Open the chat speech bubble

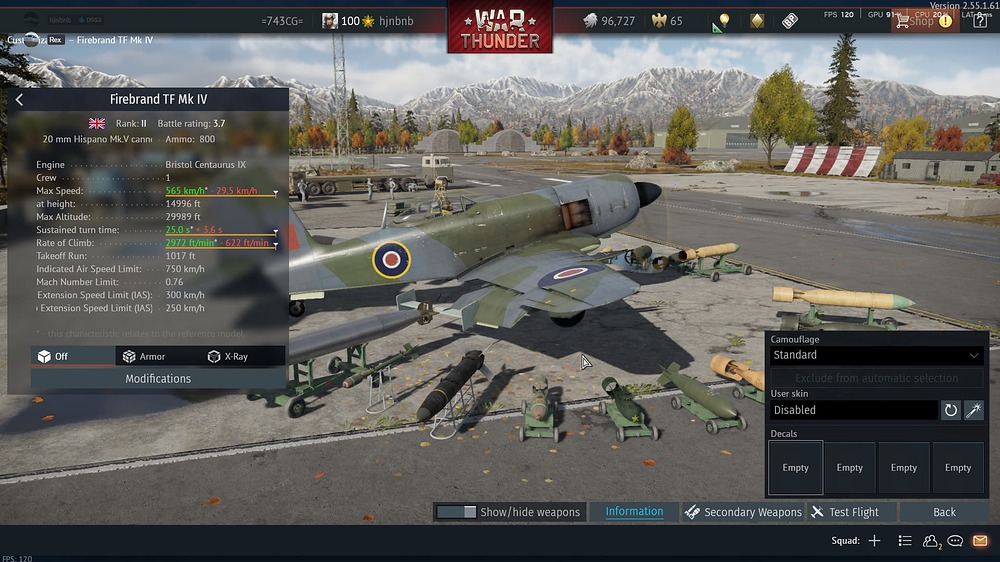pyautogui.click(x=956, y=541)
